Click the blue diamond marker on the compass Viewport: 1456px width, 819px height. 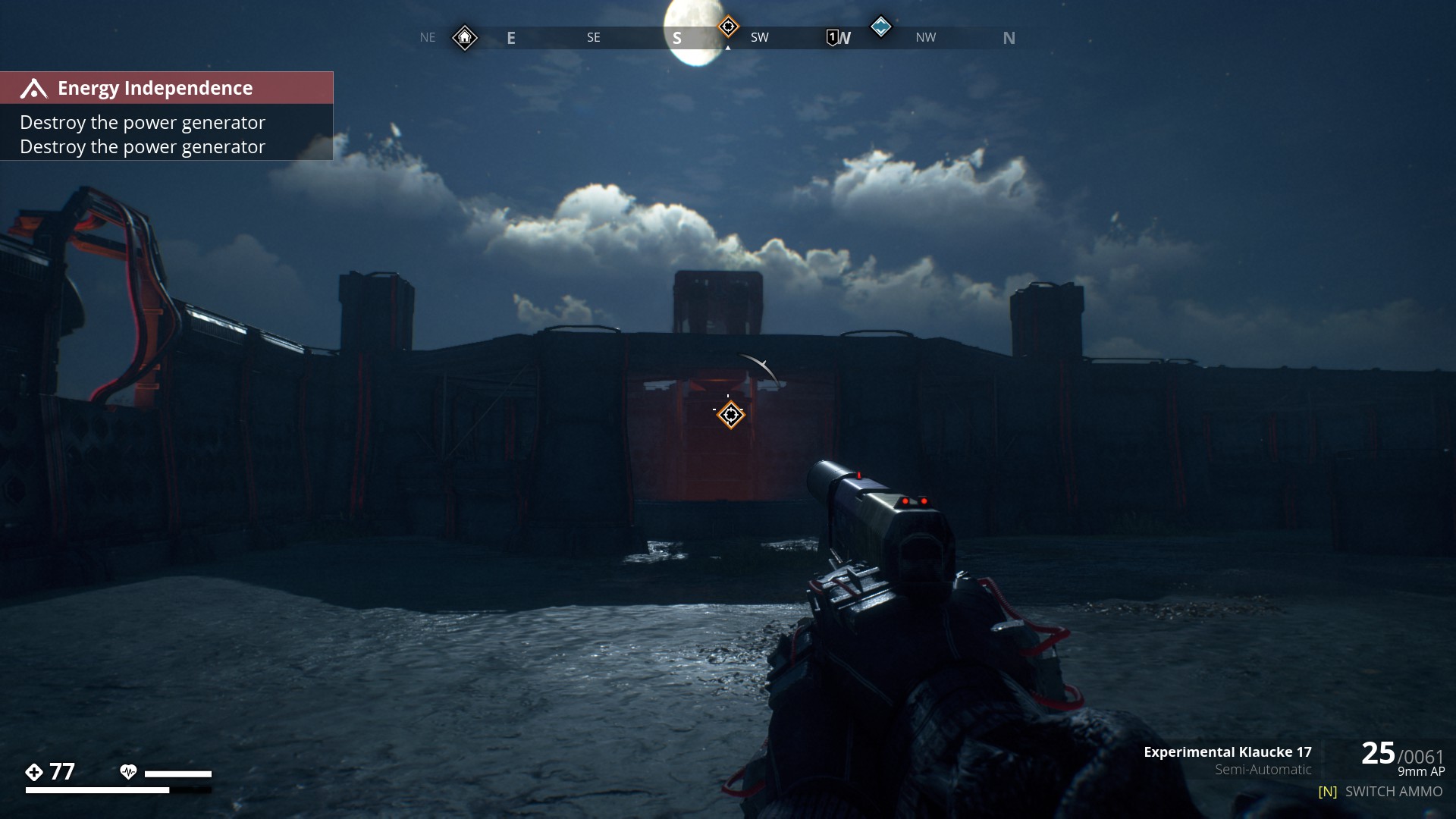pyautogui.click(x=880, y=27)
